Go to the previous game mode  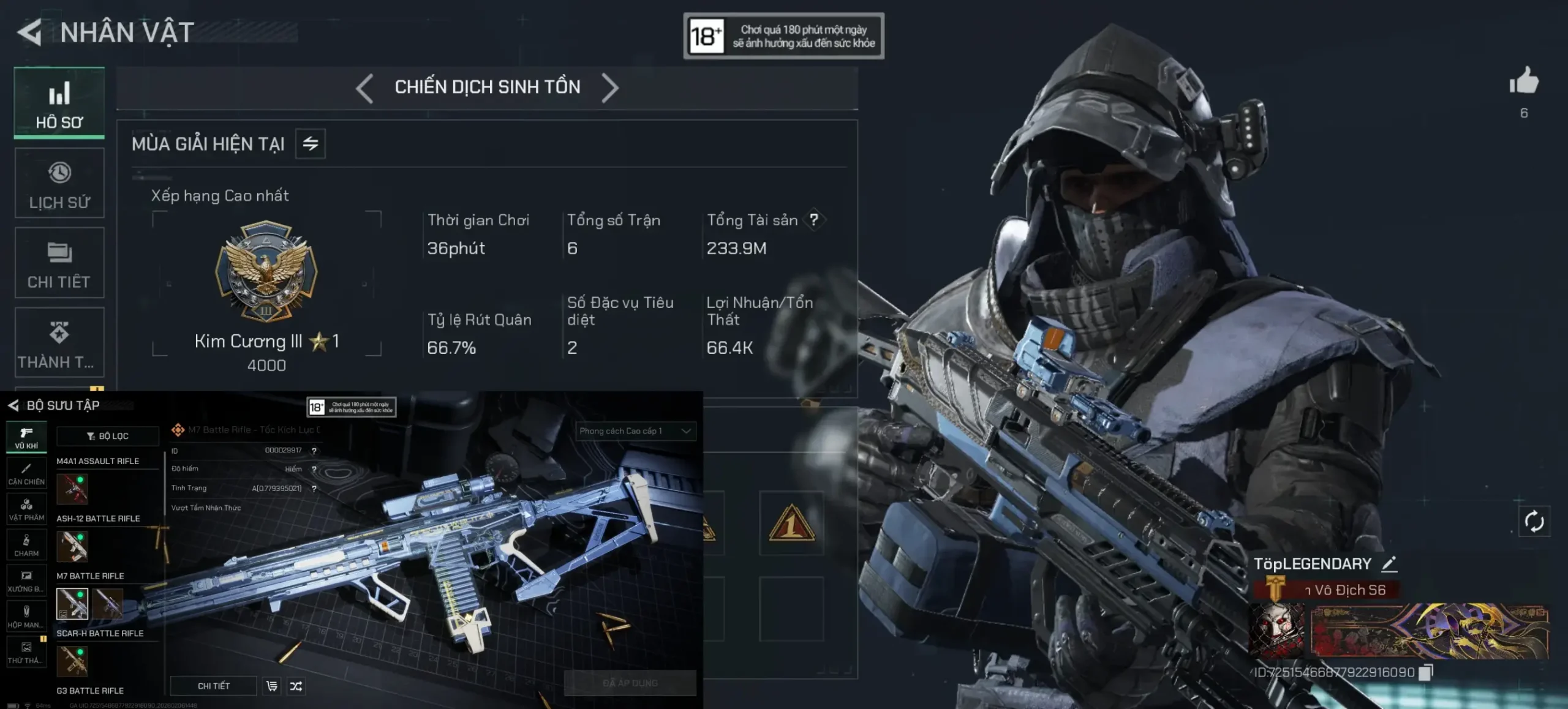364,88
